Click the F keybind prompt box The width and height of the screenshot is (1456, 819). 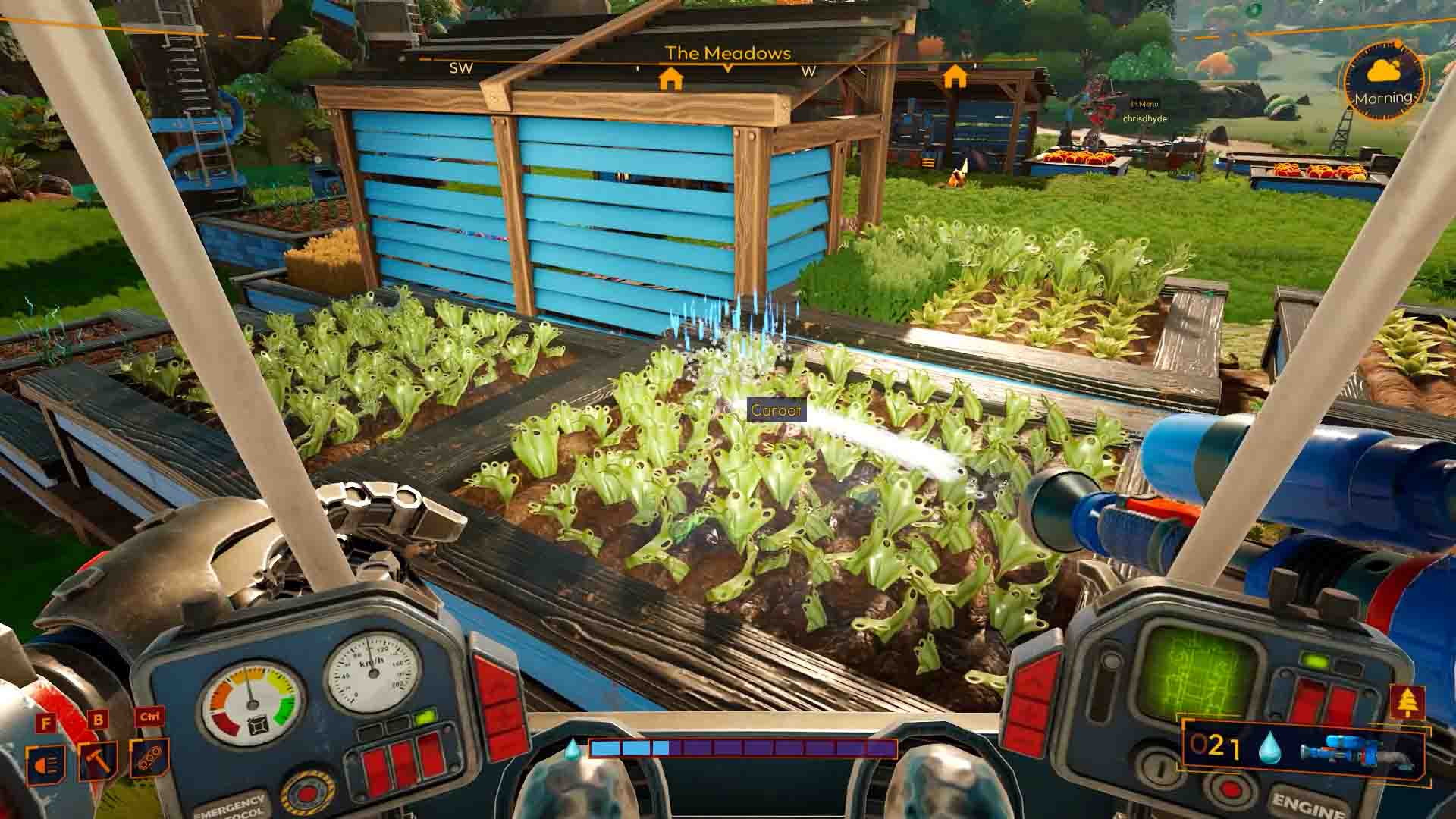(45, 721)
